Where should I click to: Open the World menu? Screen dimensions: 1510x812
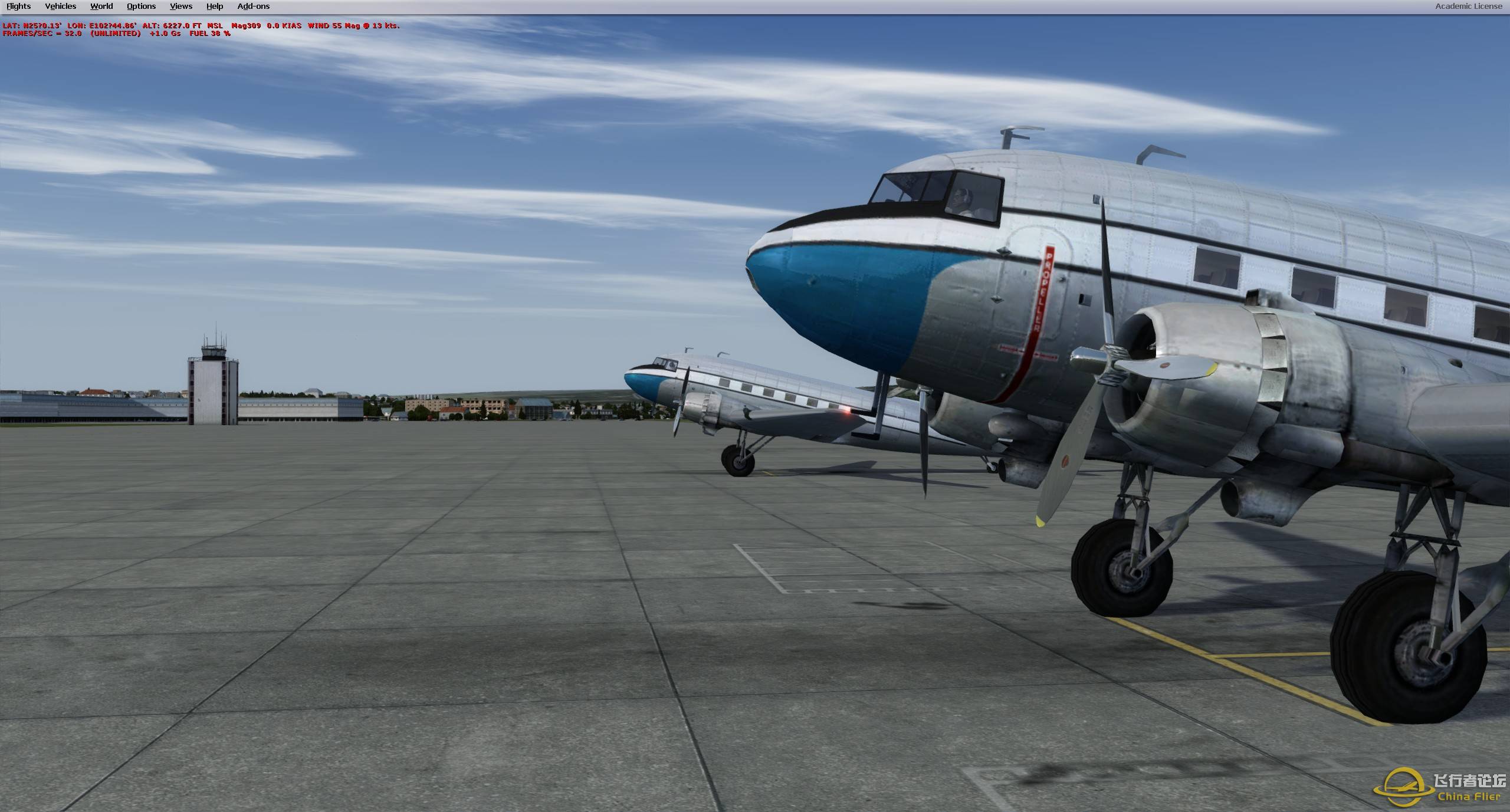[101, 6]
